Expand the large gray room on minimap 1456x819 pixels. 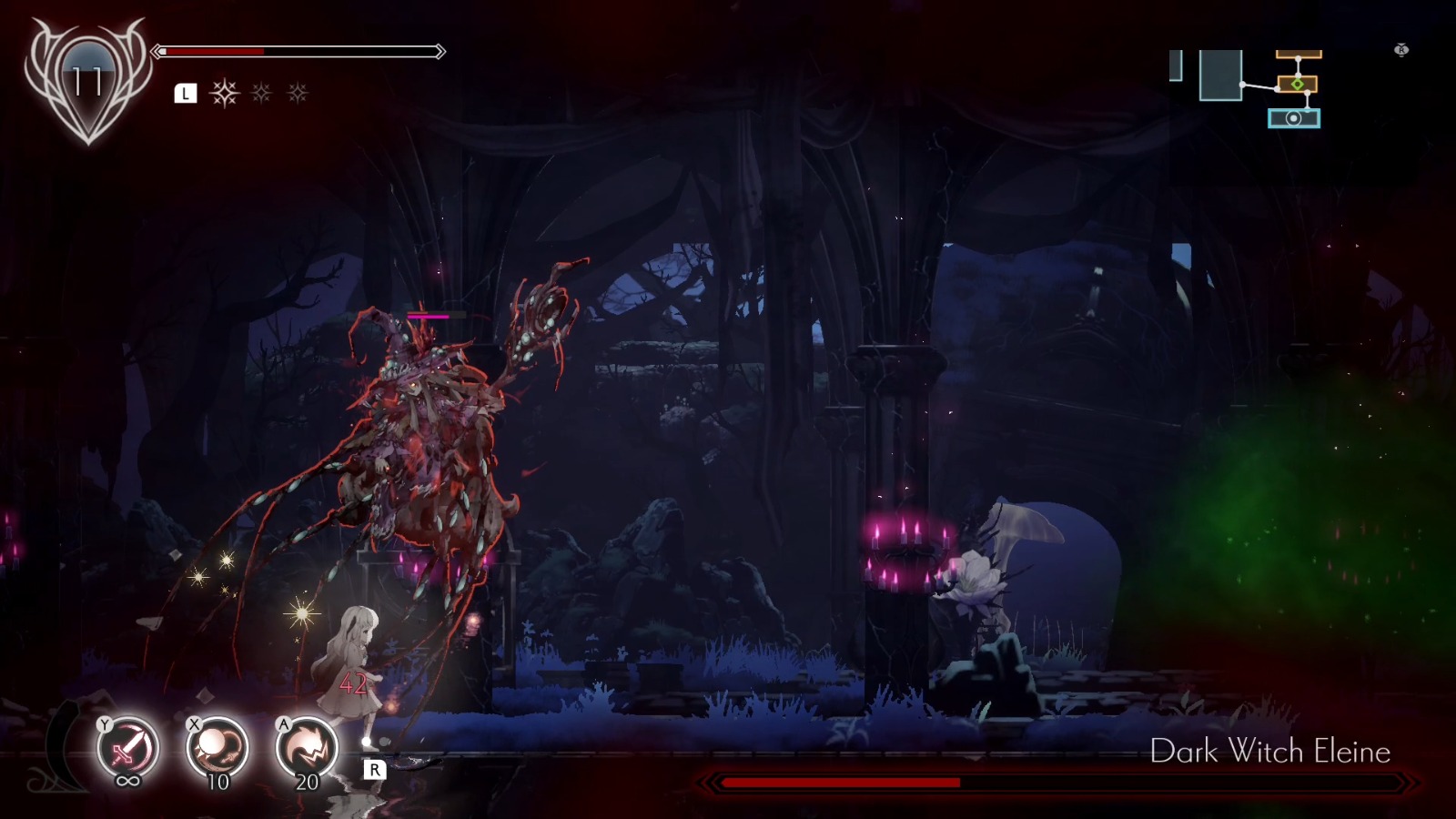coord(1221,76)
